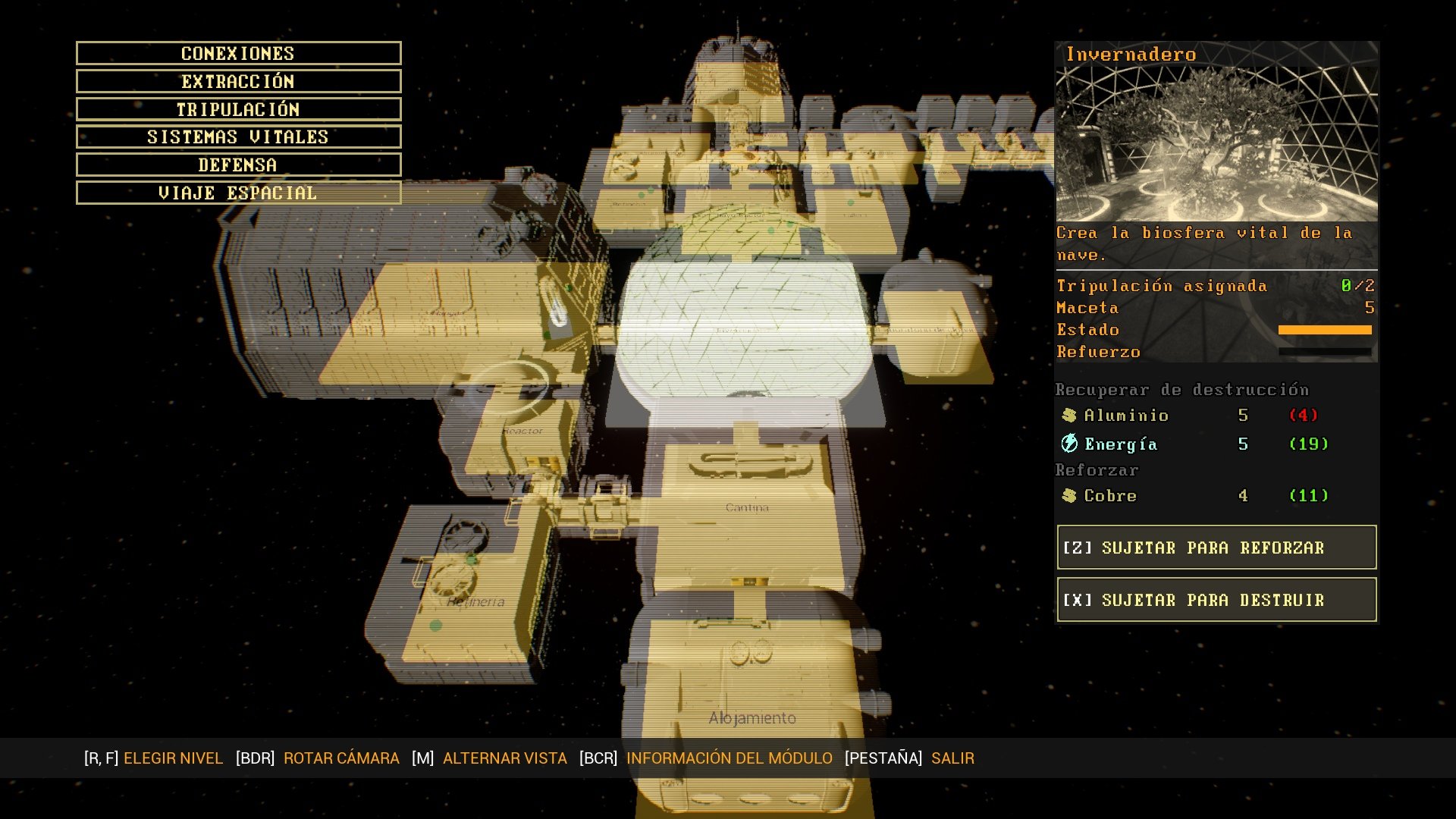Select Sistemas Vitales from the left menu
This screenshot has width=1456, height=819.
pyautogui.click(x=237, y=136)
